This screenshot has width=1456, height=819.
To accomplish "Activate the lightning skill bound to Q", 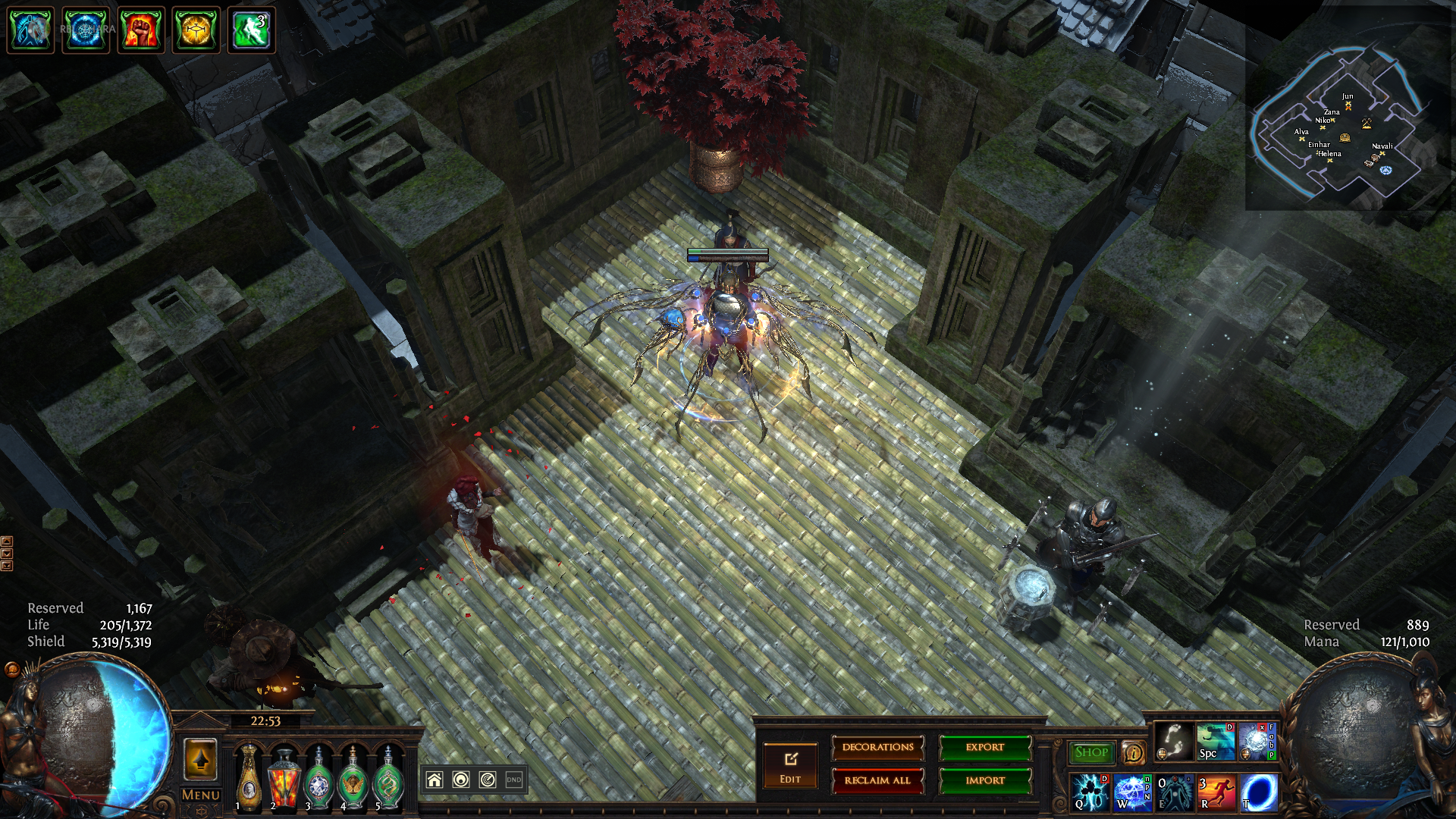I will tap(1090, 792).
